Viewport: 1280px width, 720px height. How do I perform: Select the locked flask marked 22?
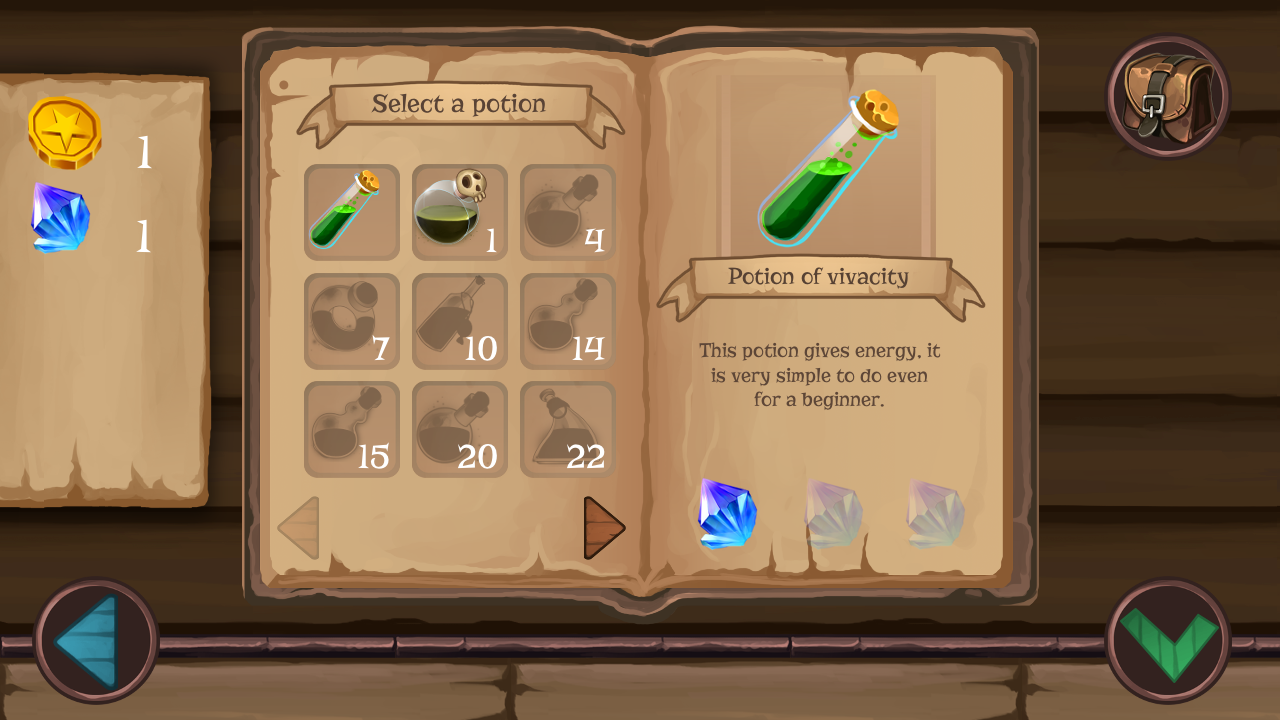pyautogui.click(x=567, y=429)
